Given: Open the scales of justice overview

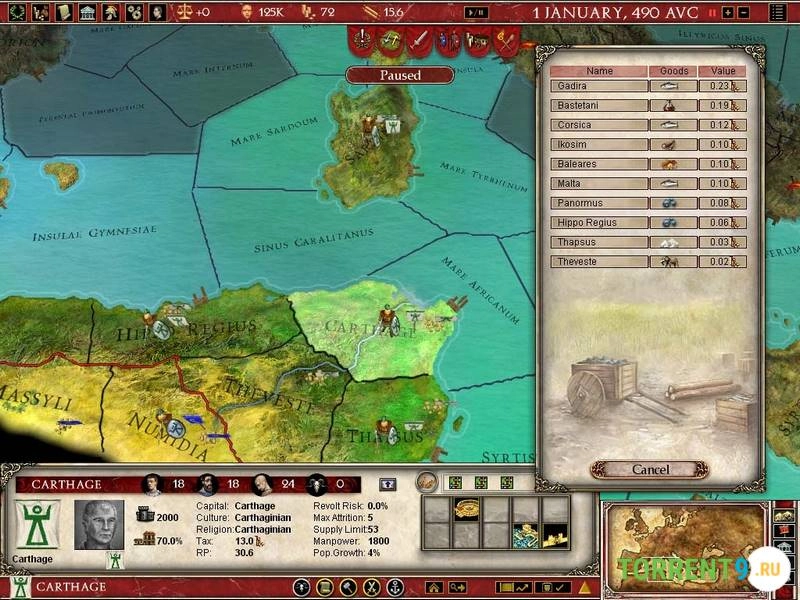Looking at the screenshot, I should [x=185, y=13].
